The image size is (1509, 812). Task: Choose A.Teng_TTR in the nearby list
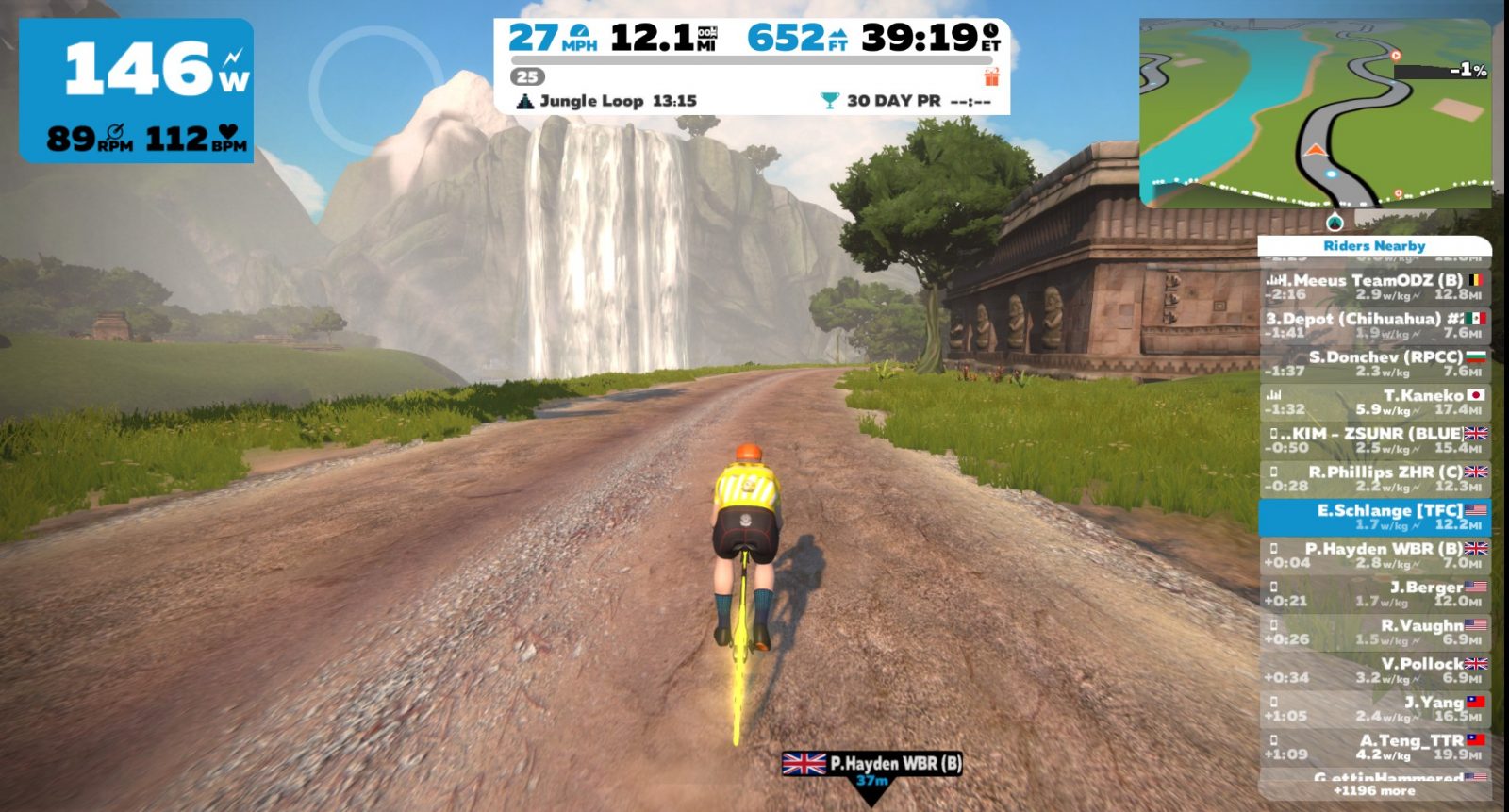(1374, 747)
